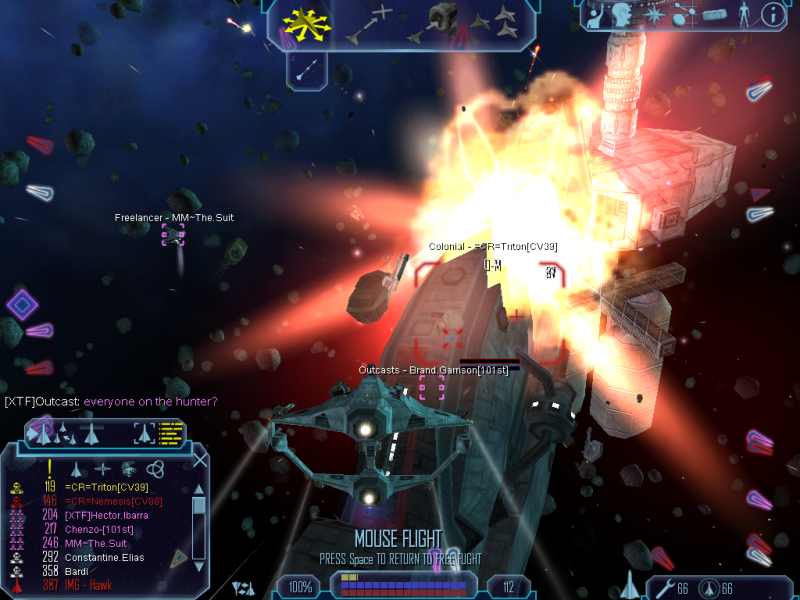Use the repair wrench nanobots icon

tap(663, 588)
